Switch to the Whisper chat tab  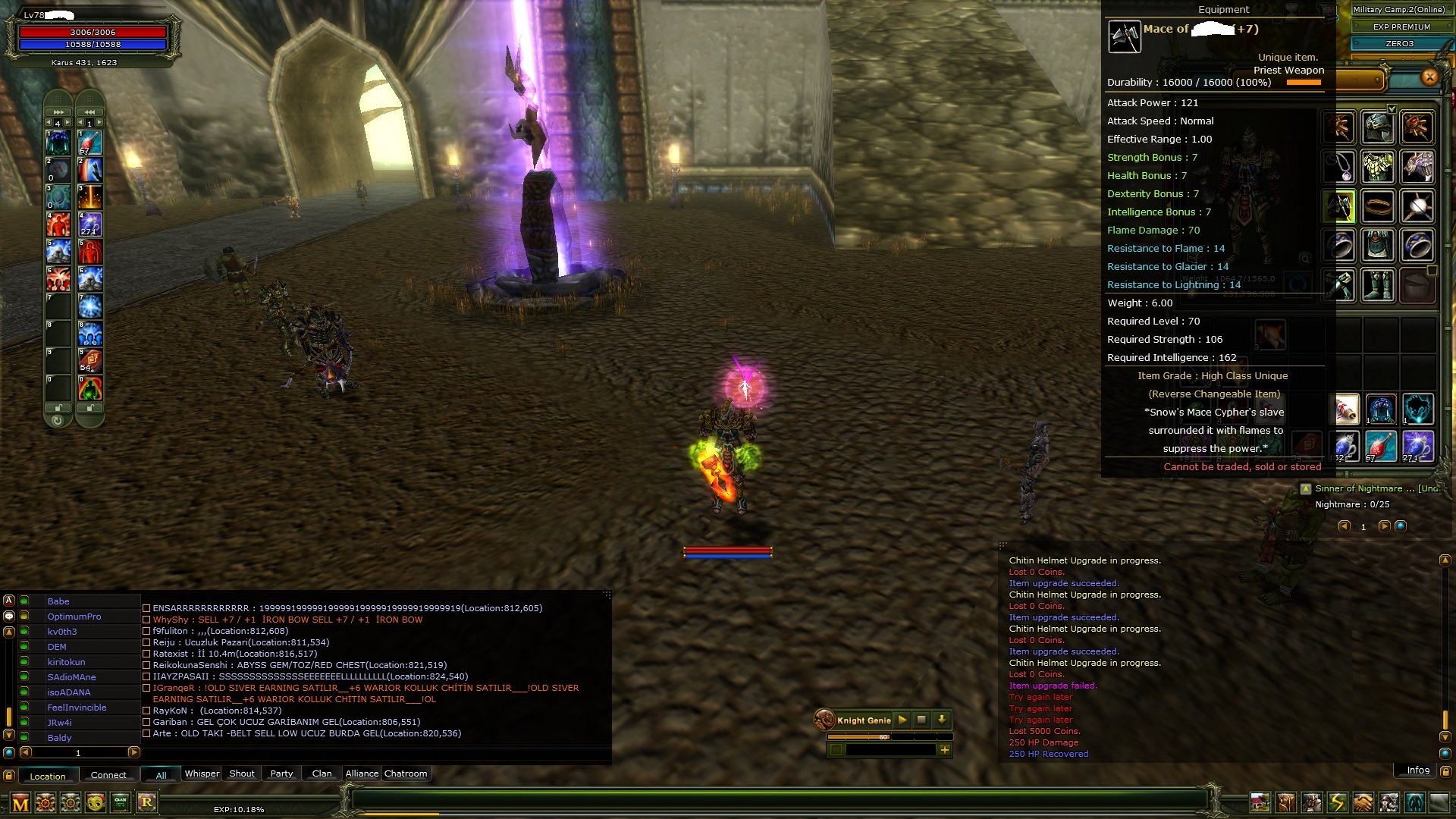201,773
